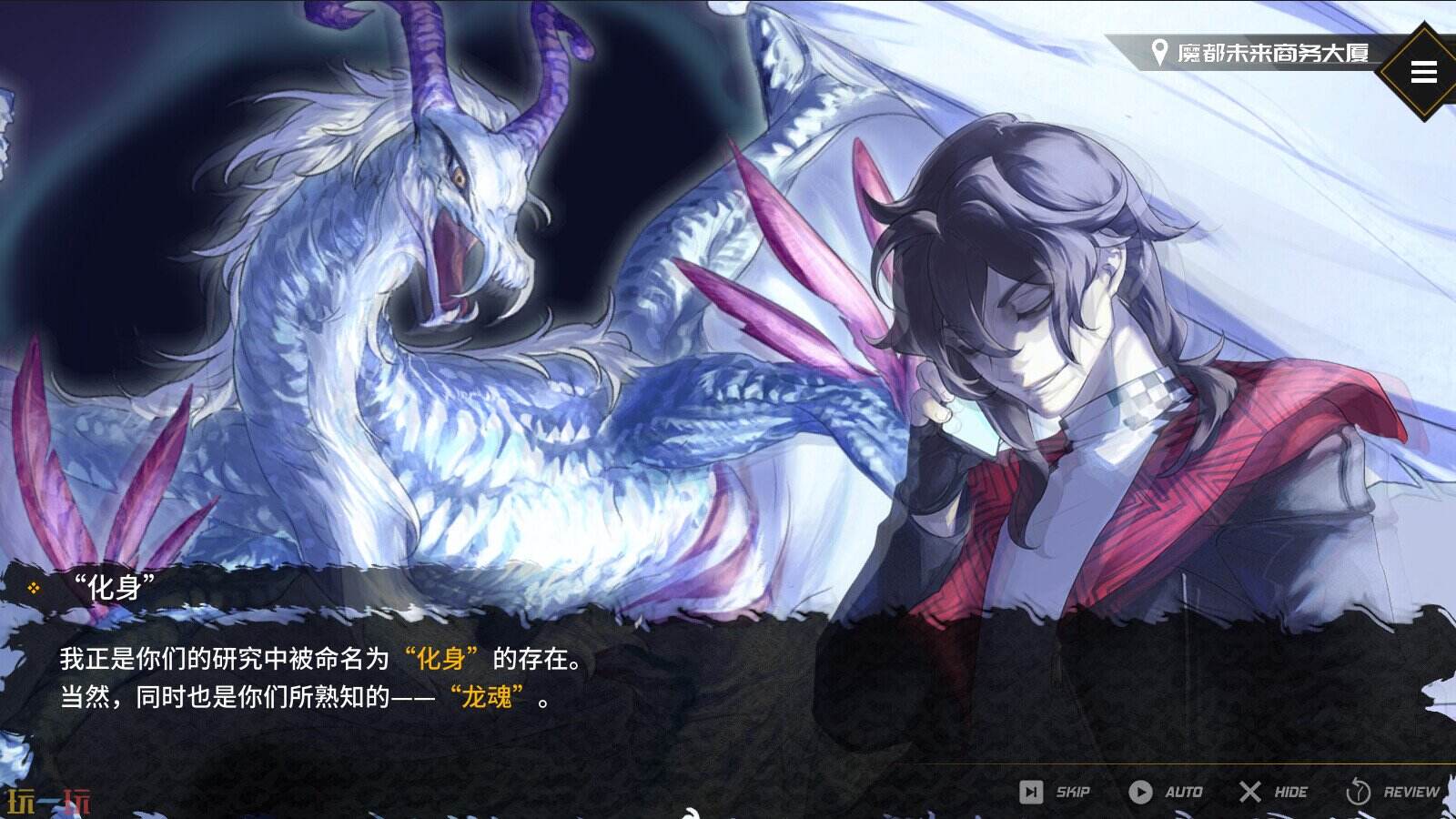Click the orange diamond icon beside speaker name
1456x819 pixels.
pos(35,589)
